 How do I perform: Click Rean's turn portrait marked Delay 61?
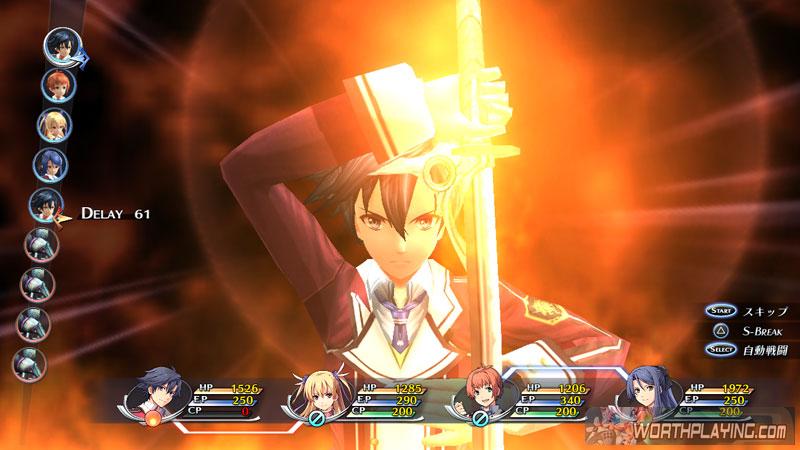pyautogui.click(x=46, y=206)
